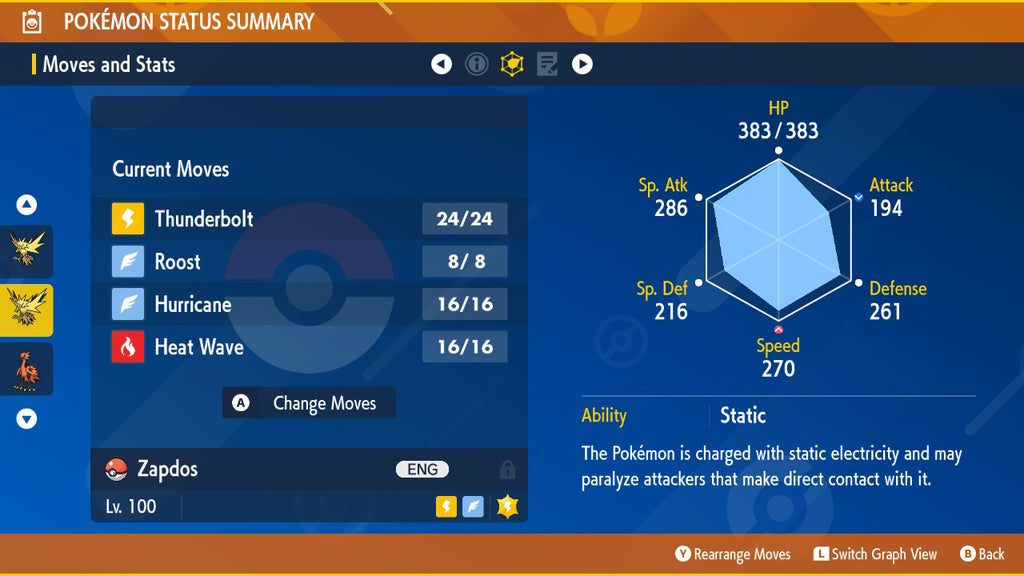
Task: Go Back from the summary screen
Action: point(982,554)
